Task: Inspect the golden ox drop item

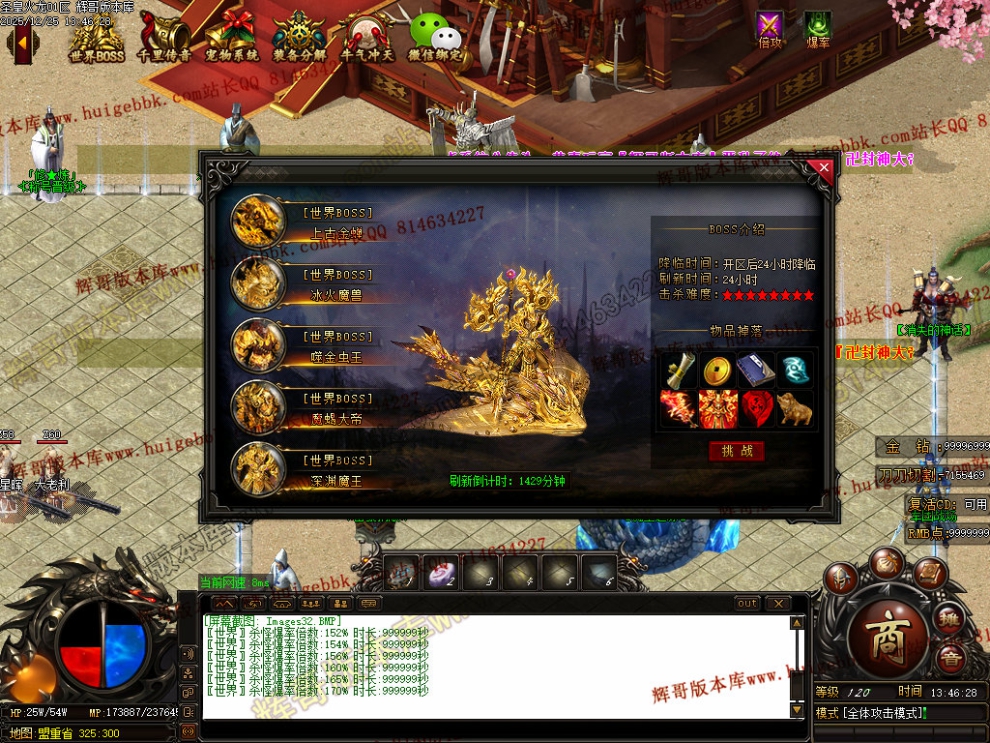Action: pyautogui.click(x=795, y=408)
